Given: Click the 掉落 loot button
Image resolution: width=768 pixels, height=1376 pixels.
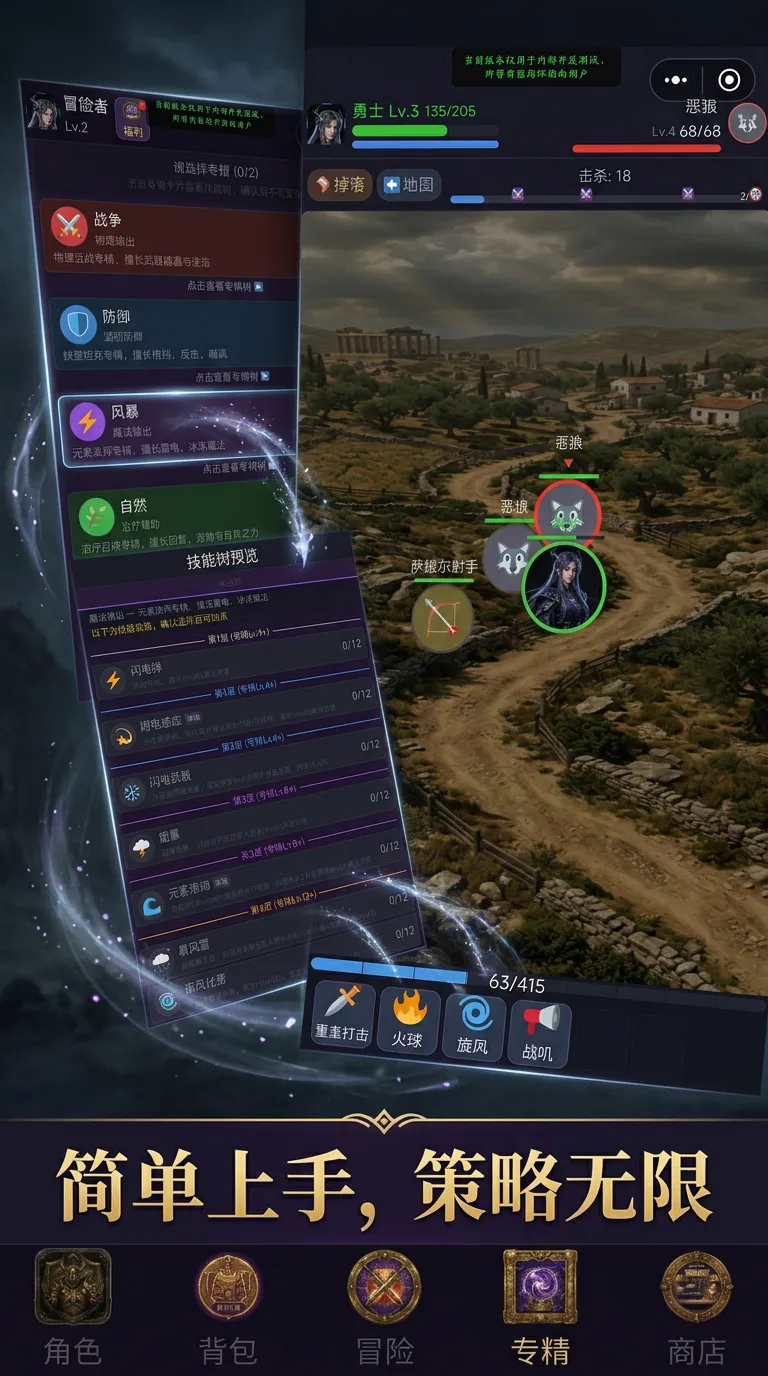Looking at the screenshot, I should [x=338, y=185].
